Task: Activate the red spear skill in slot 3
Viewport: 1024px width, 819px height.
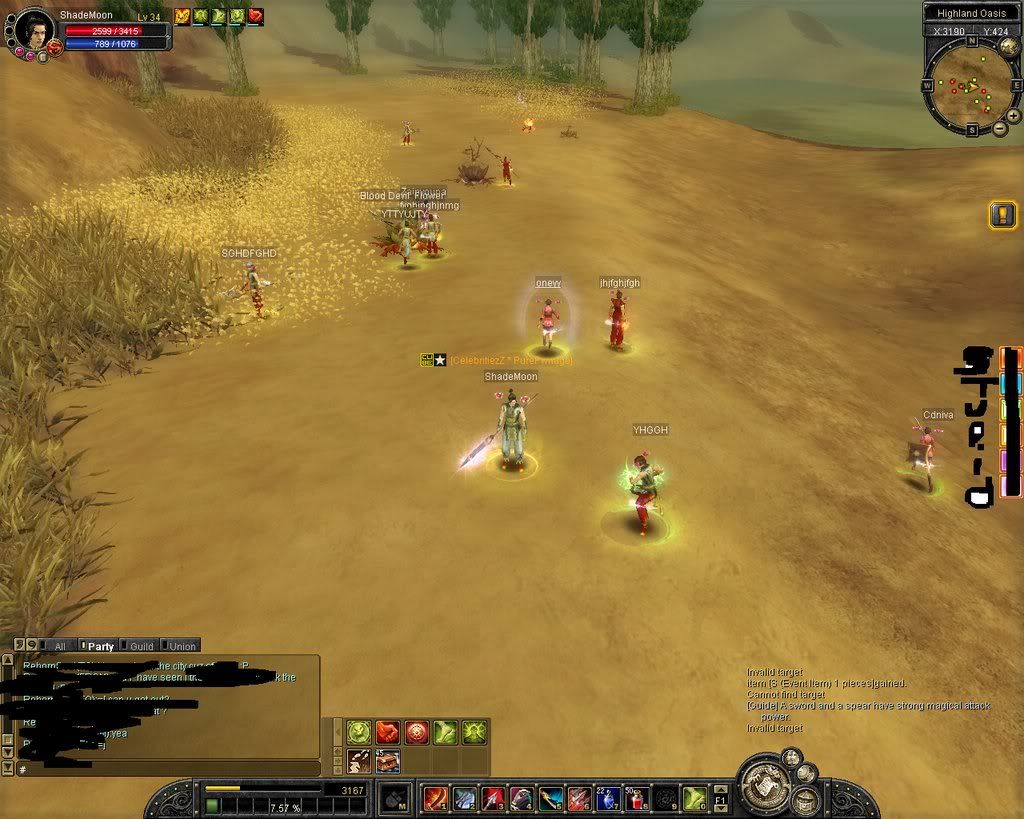Action: pyautogui.click(x=493, y=798)
